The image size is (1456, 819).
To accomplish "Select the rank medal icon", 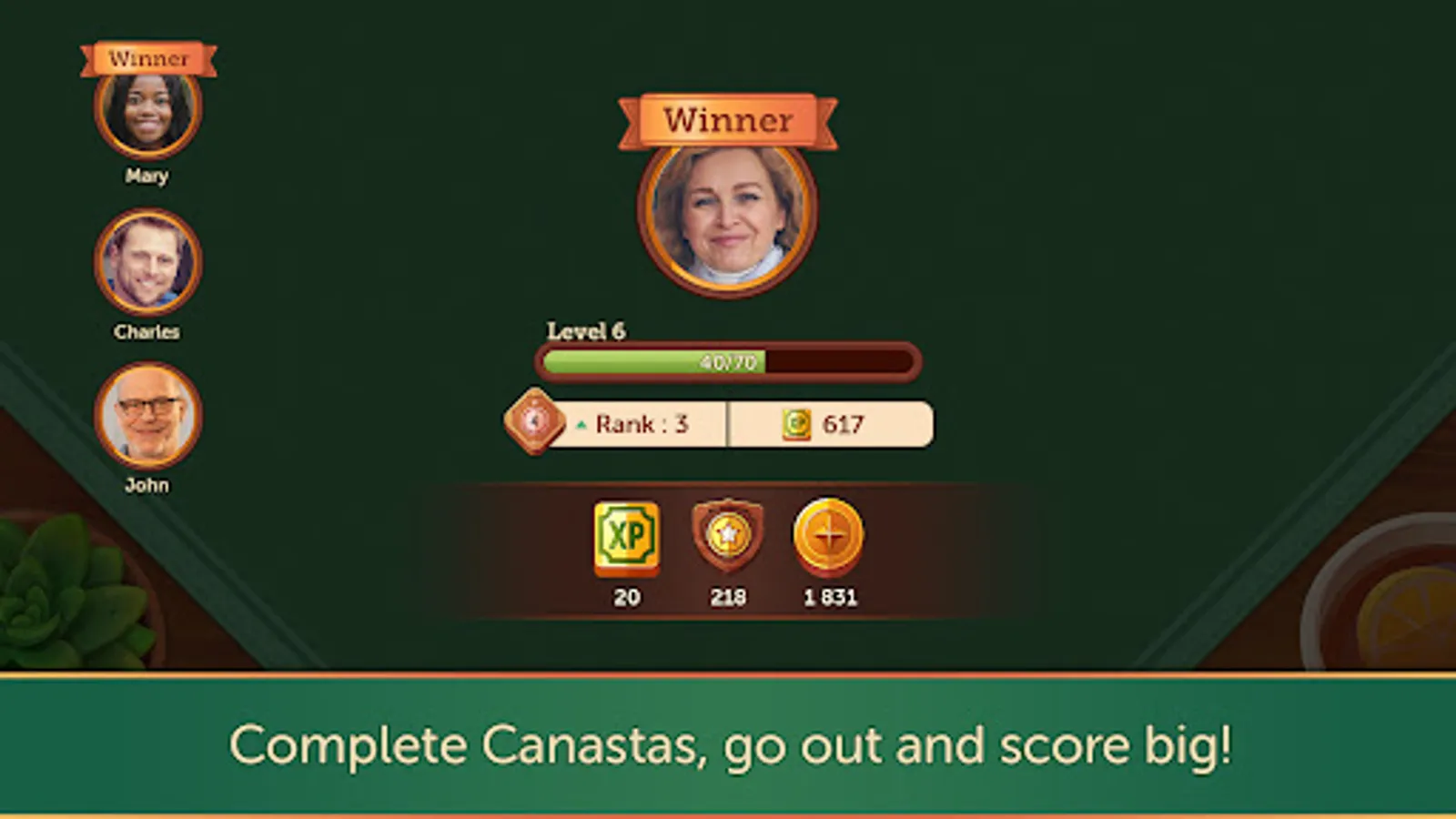I will click(x=535, y=423).
